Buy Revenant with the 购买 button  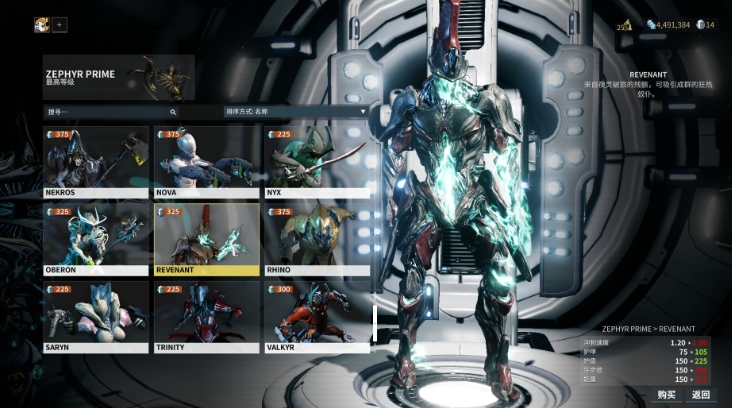[x=667, y=394]
